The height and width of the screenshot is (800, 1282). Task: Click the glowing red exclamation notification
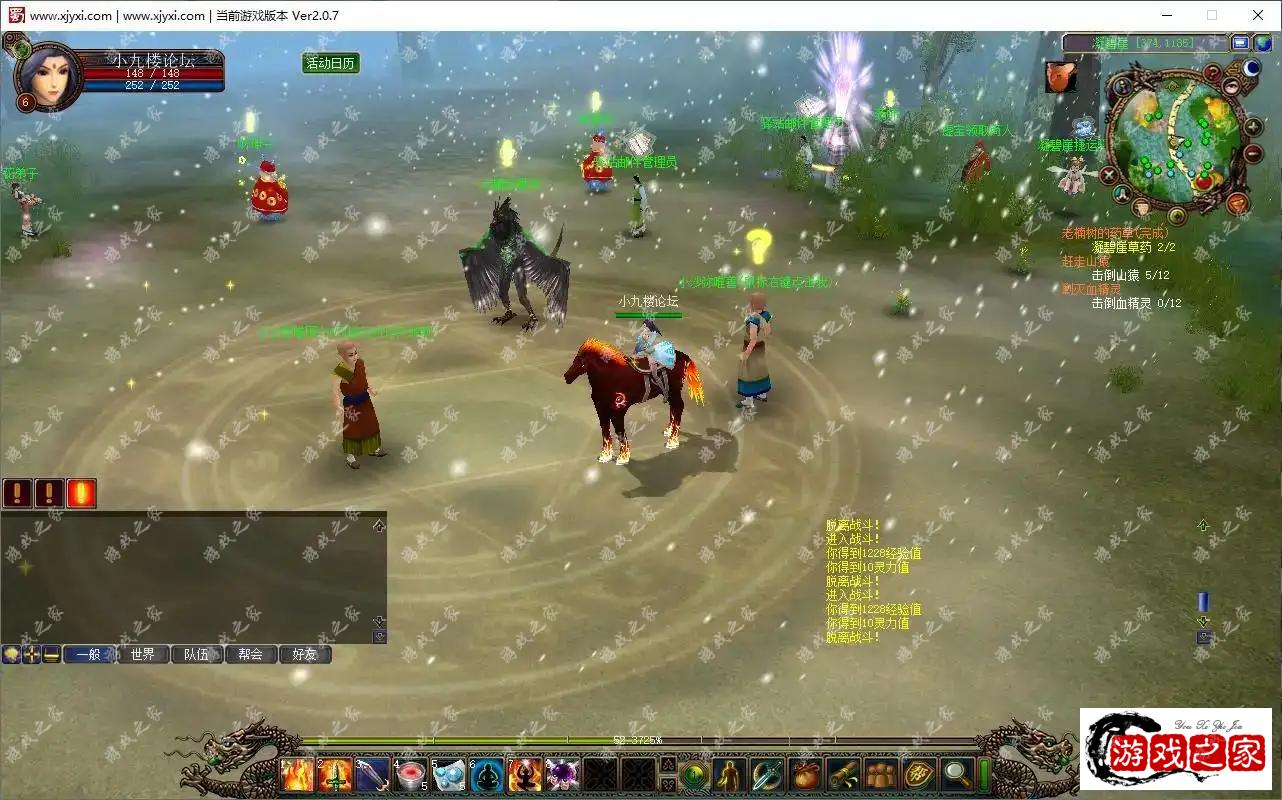tap(81, 493)
